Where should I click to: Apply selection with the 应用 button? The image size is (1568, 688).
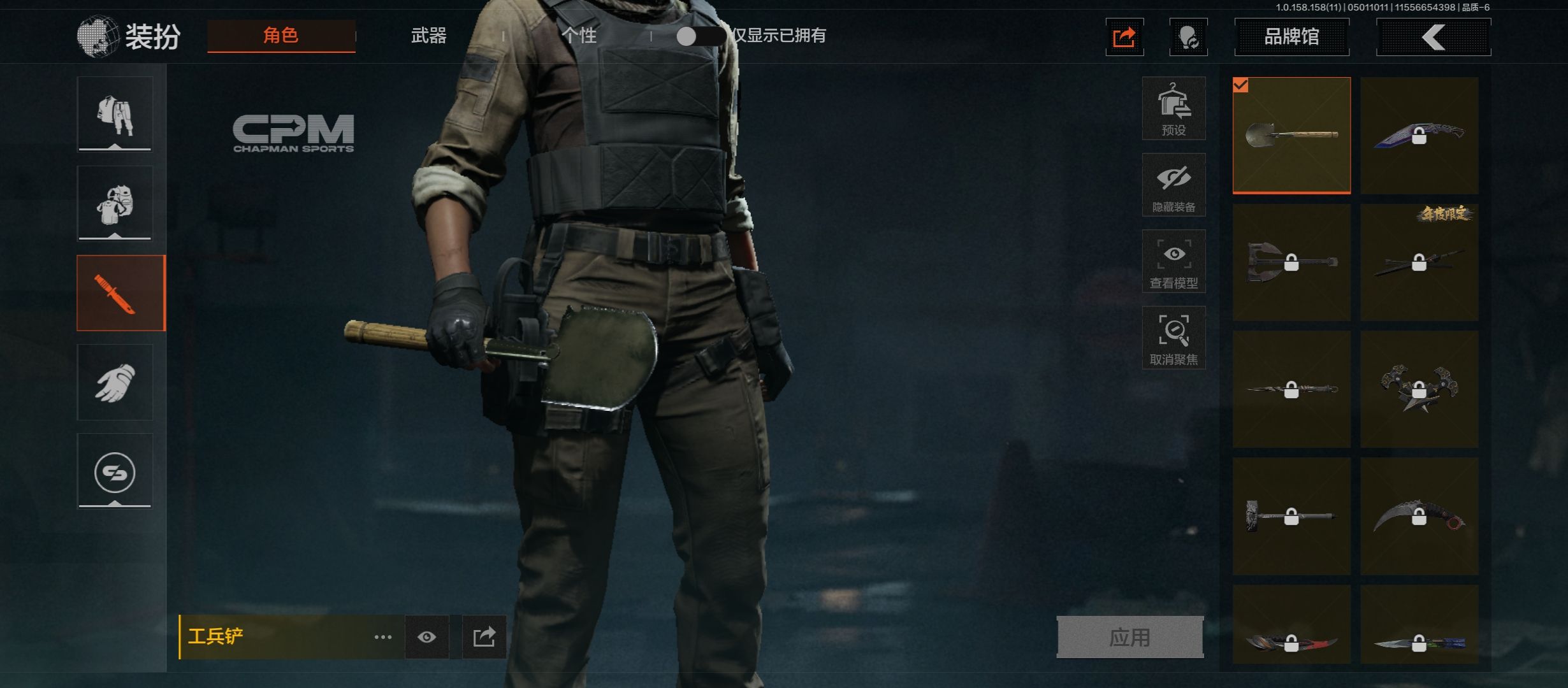coord(1129,637)
